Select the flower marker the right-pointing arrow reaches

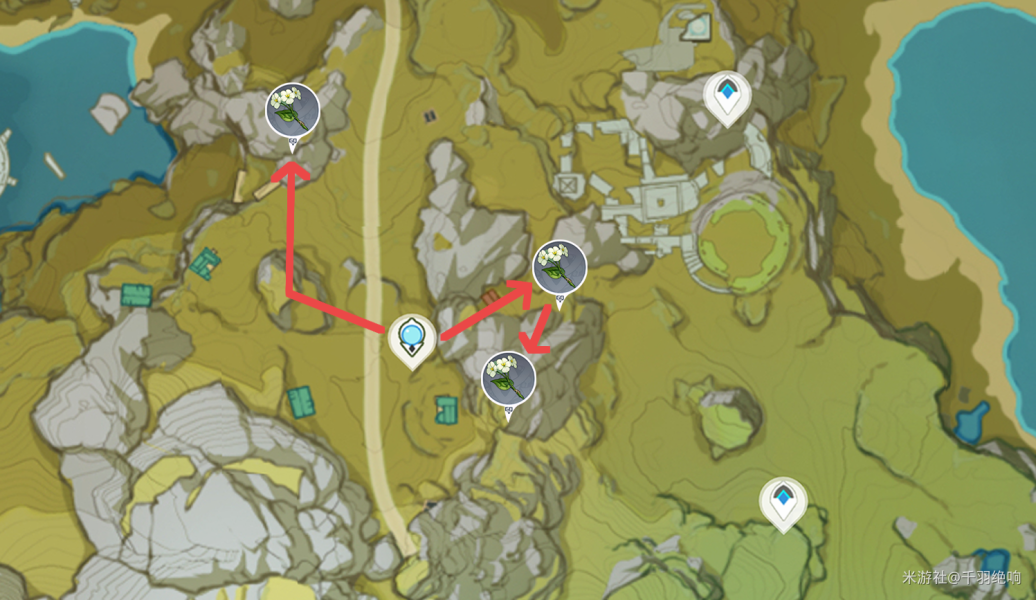click(559, 267)
